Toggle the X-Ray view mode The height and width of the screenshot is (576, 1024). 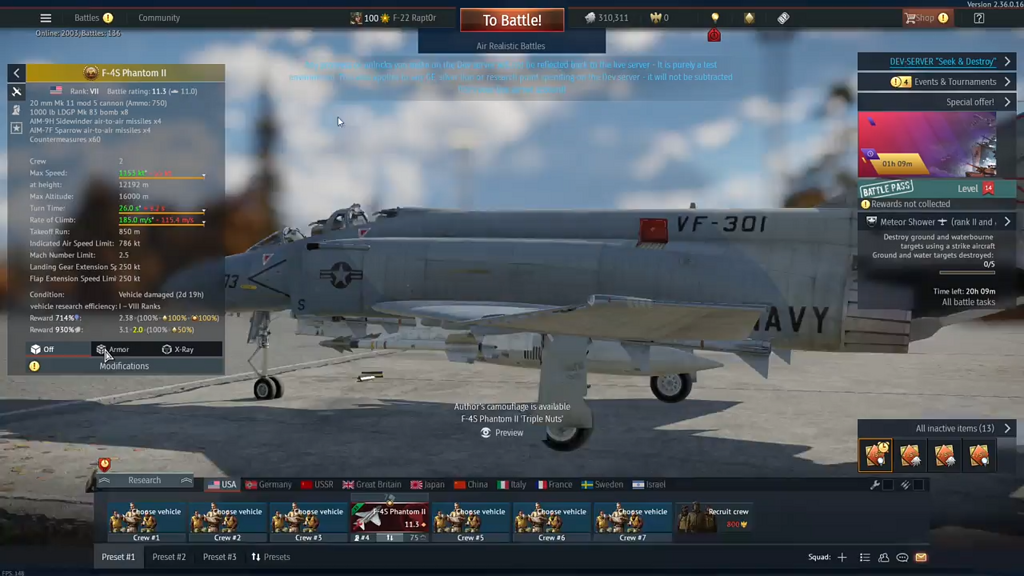[178, 349]
